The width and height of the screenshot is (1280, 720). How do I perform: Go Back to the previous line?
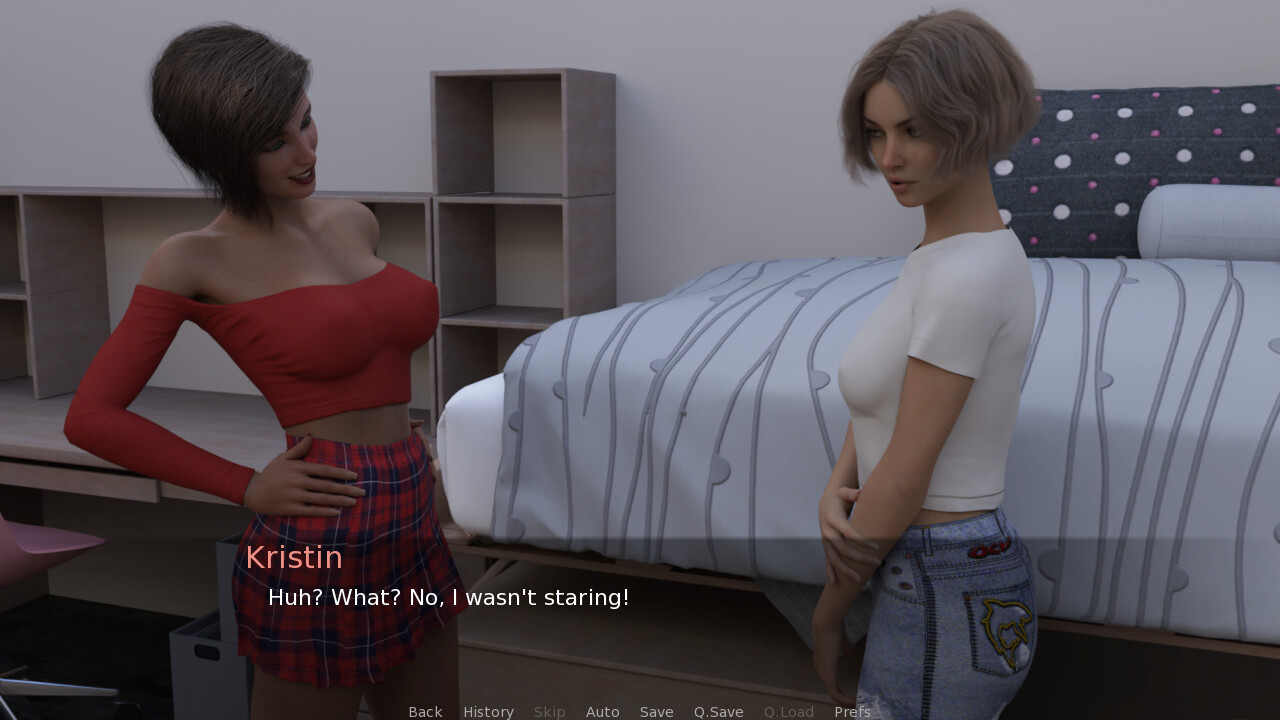(x=425, y=712)
